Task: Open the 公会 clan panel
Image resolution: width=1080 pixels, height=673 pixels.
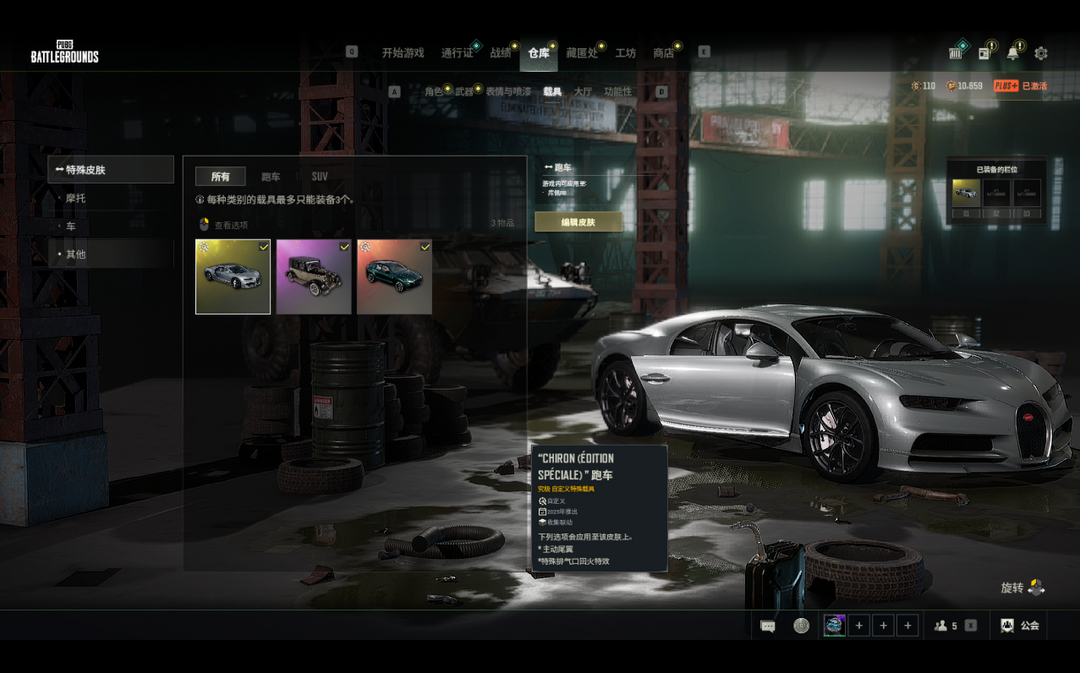Action: 1020,626
